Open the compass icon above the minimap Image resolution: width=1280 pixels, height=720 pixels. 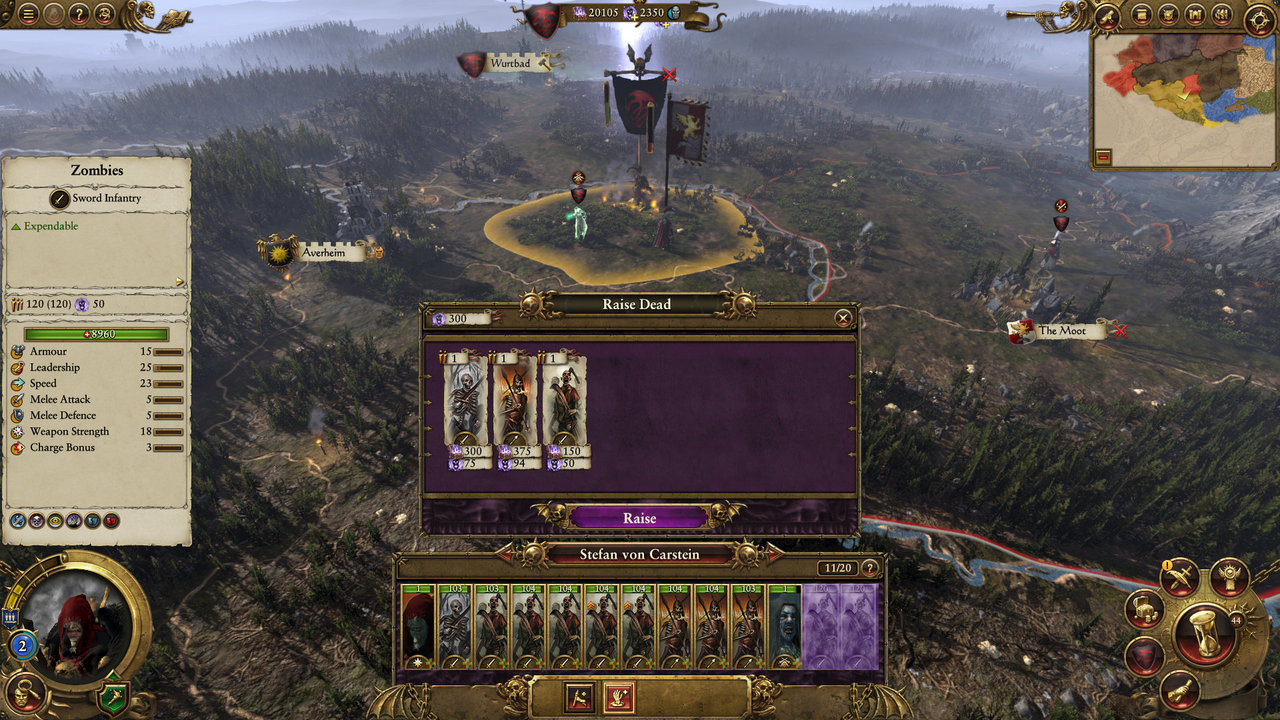click(x=1258, y=18)
